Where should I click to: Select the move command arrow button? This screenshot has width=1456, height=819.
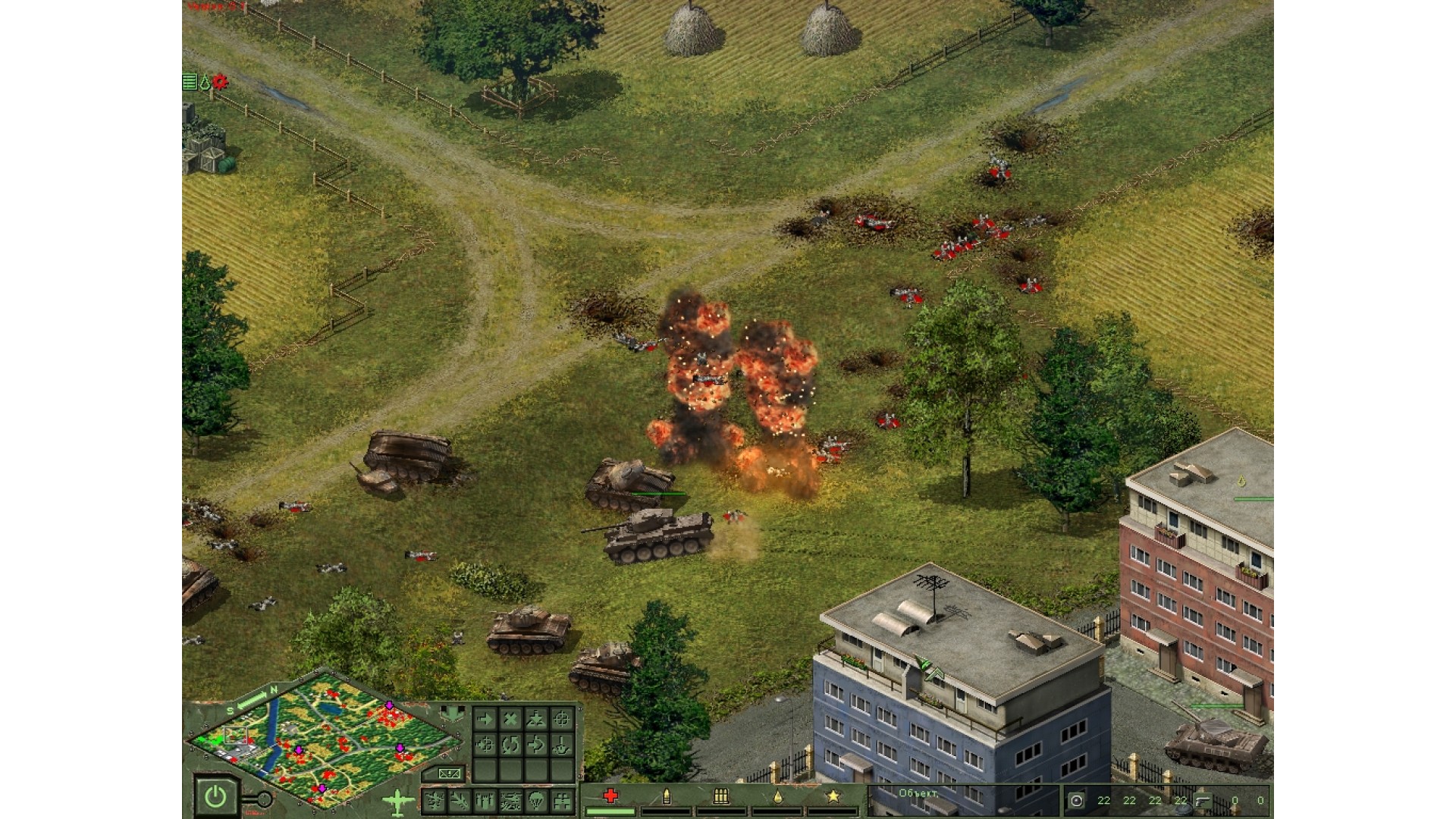(485, 718)
